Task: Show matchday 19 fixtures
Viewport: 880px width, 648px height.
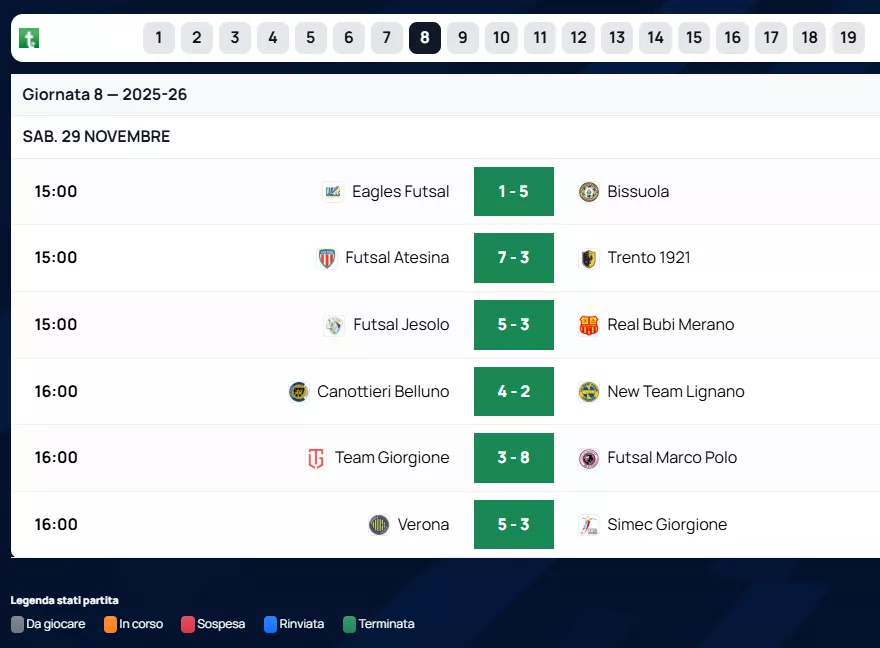Action: click(x=848, y=38)
